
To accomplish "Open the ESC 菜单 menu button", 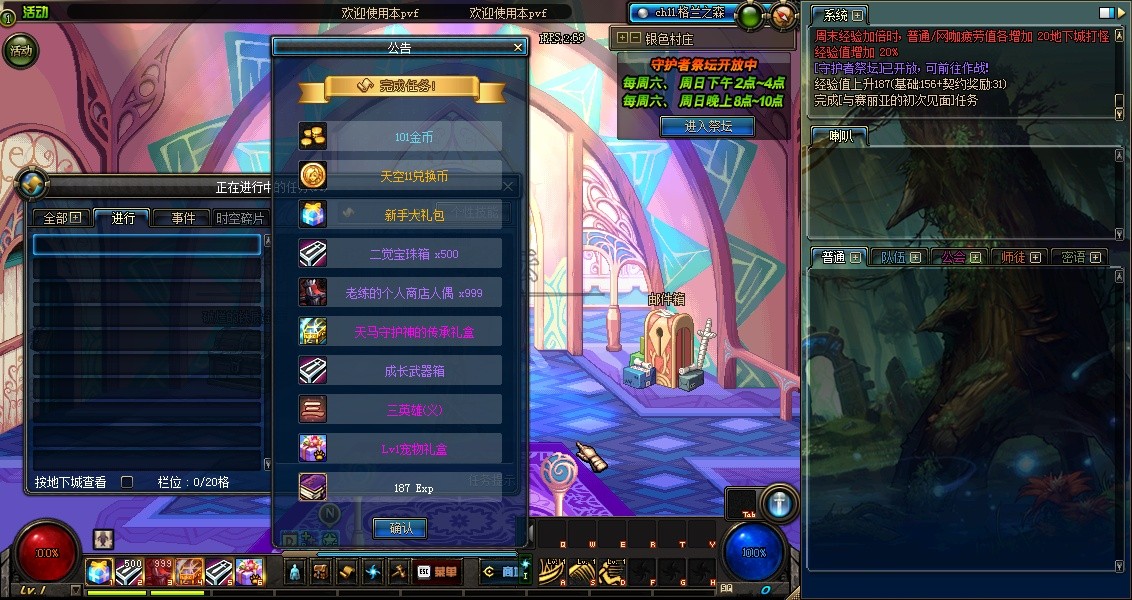I will (x=437, y=572).
